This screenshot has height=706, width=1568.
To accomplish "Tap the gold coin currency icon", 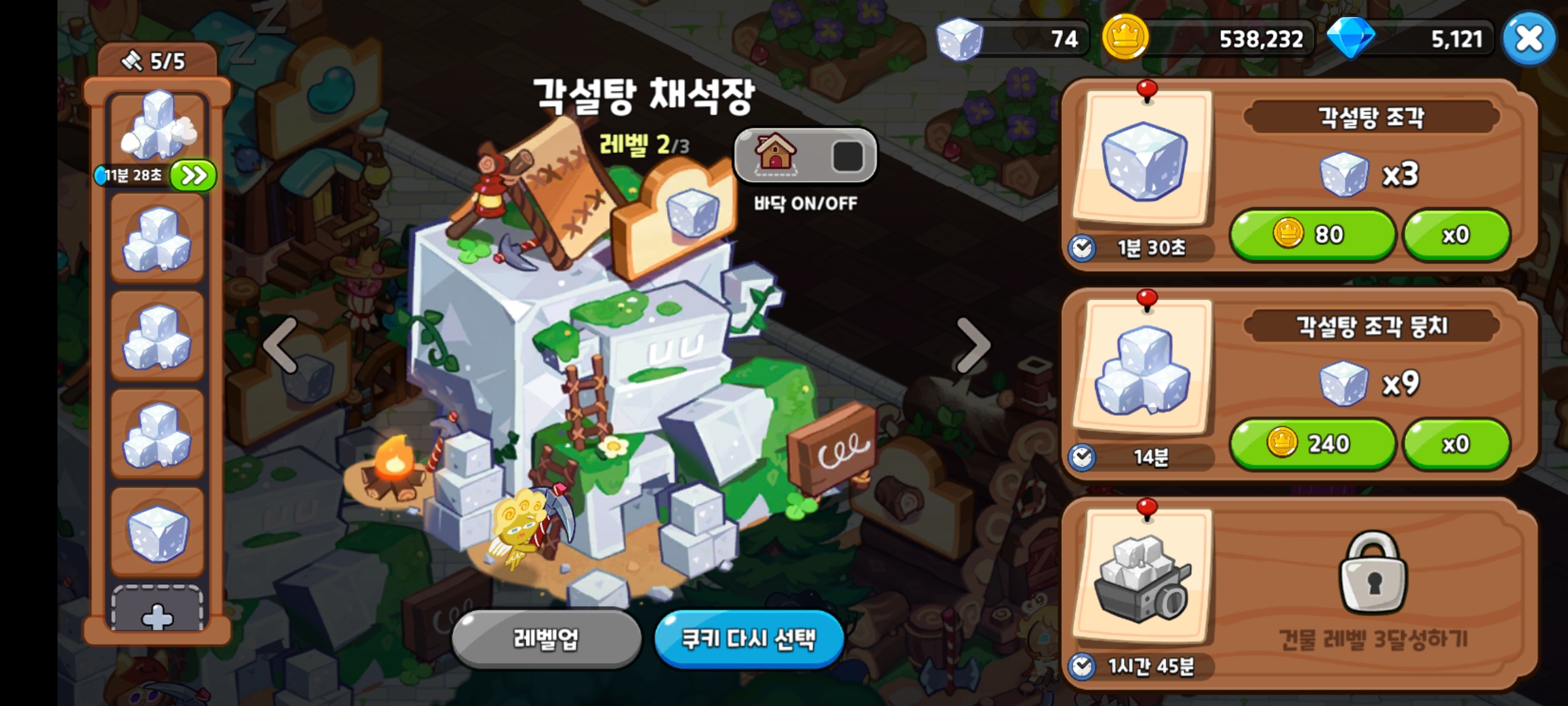I will 1125,38.
